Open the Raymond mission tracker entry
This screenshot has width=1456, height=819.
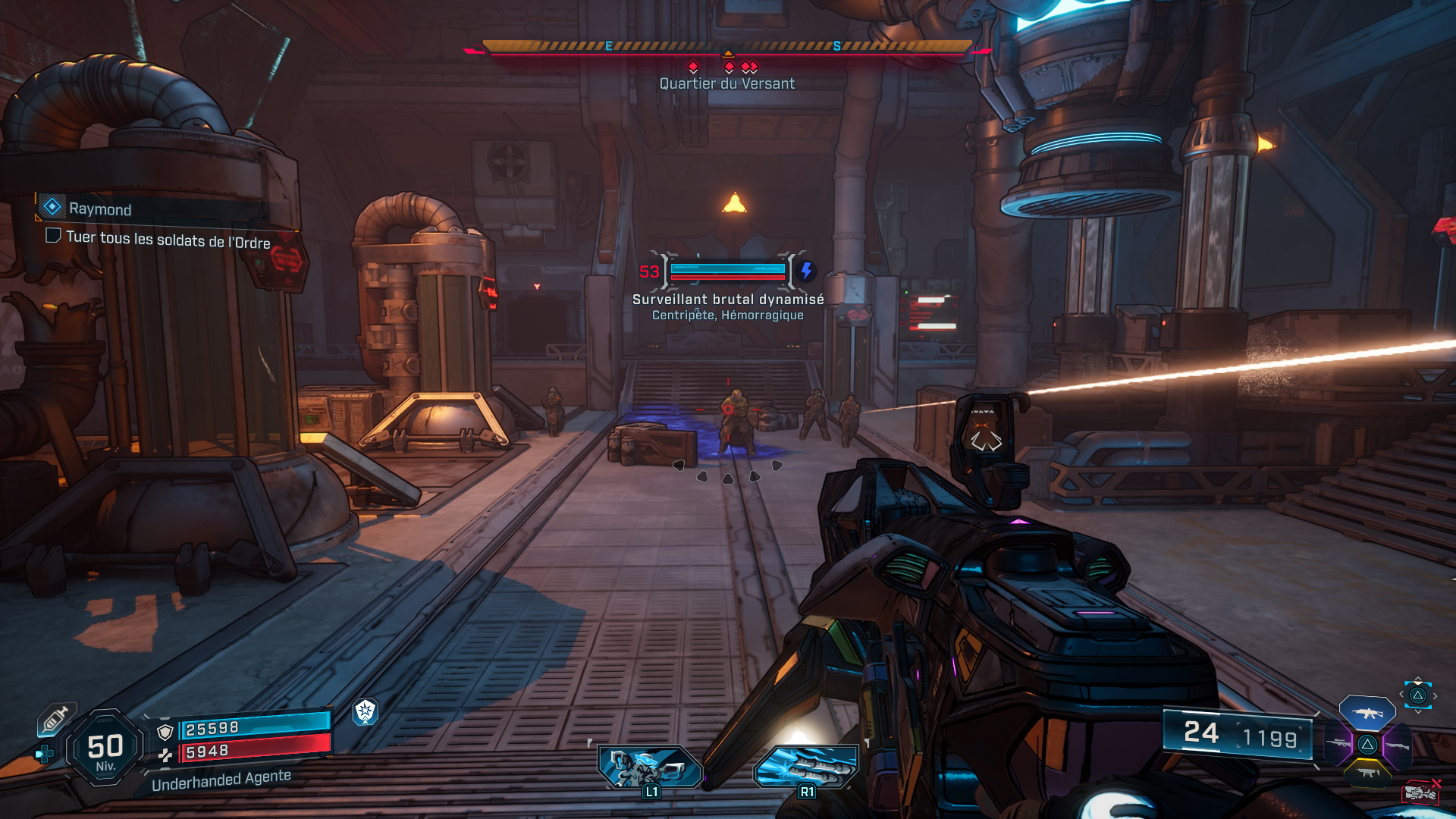tap(99, 209)
